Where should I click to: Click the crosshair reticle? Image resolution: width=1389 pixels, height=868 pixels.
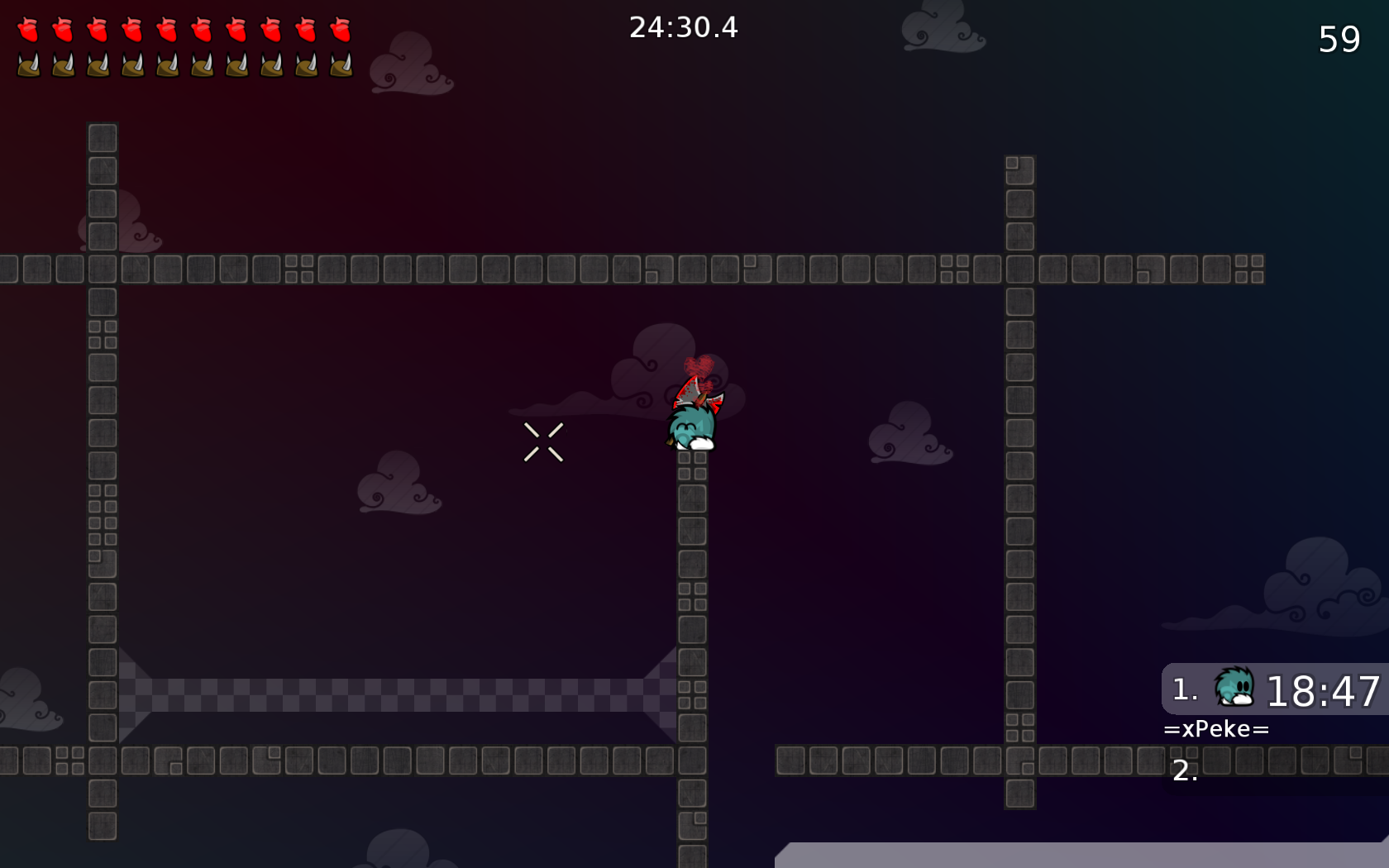coord(544,442)
